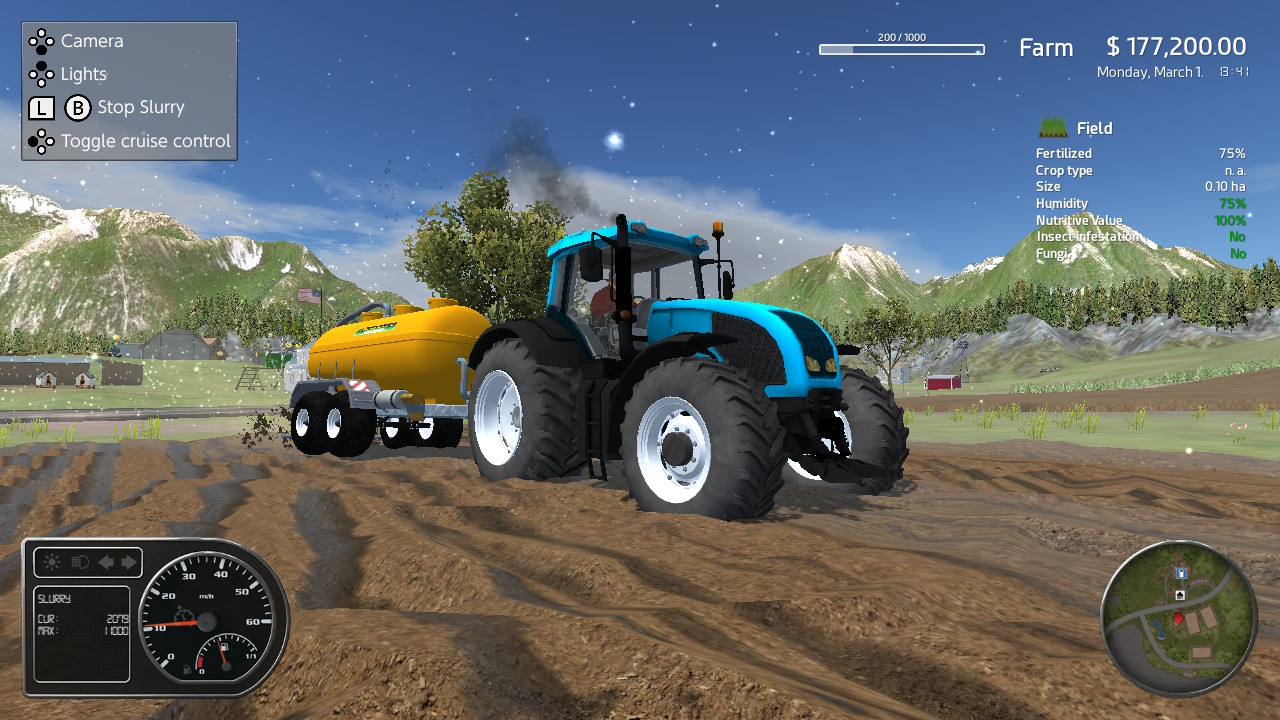Image resolution: width=1280 pixels, height=720 pixels.
Task: Click the 200/1000 progress bar
Action: (900, 48)
